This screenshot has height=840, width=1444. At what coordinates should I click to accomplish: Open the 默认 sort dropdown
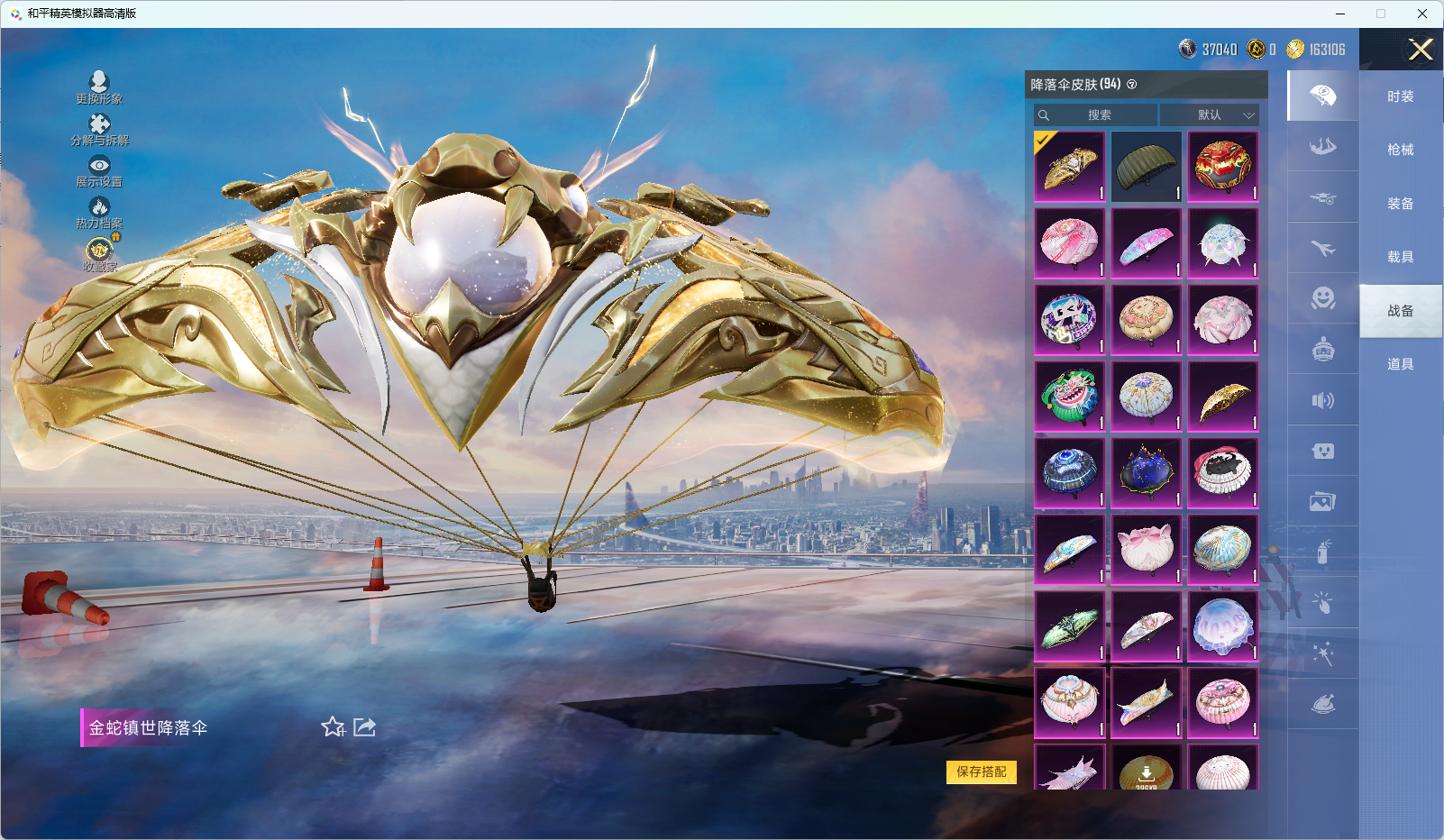(x=1210, y=115)
